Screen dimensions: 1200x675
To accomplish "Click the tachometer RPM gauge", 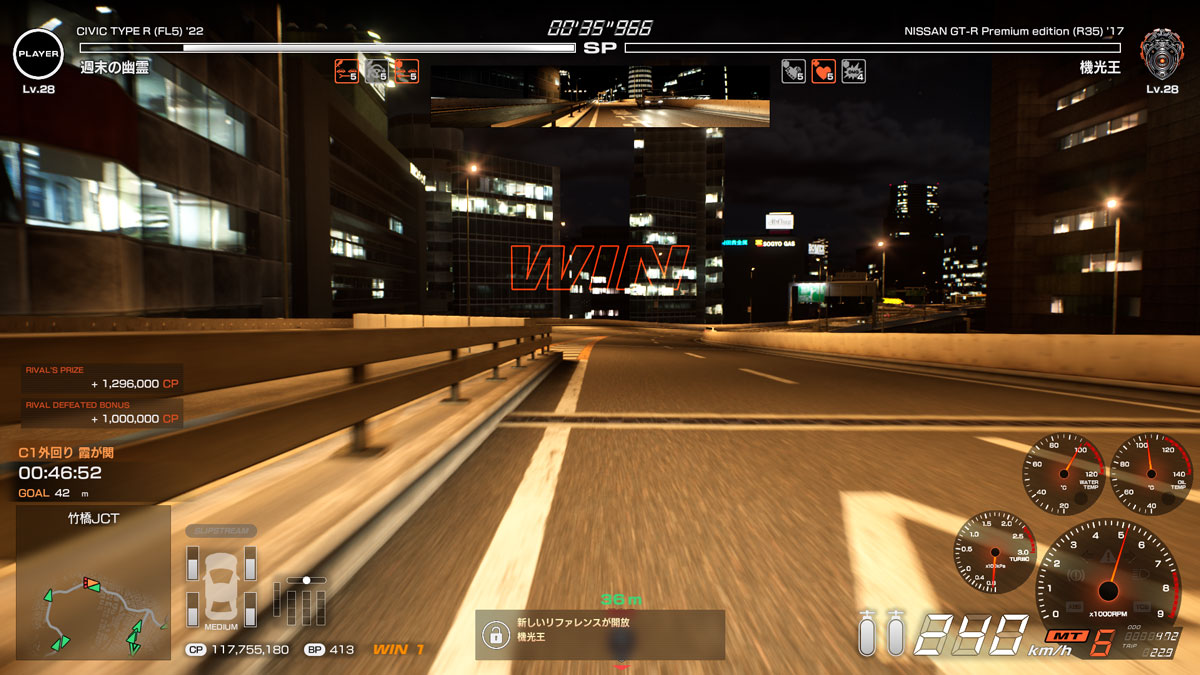I will [x=1106, y=577].
